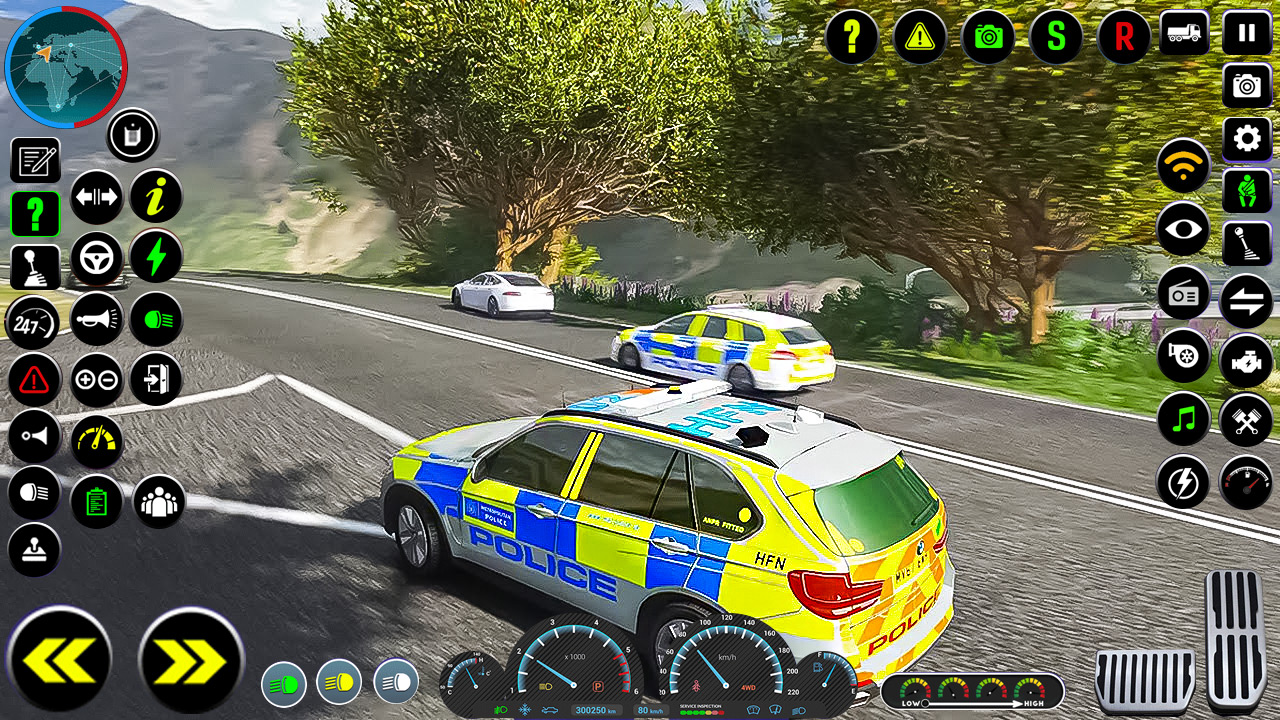The height and width of the screenshot is (720, 1280).
Task: Toggle the green headlight beam
Action: 157,319
